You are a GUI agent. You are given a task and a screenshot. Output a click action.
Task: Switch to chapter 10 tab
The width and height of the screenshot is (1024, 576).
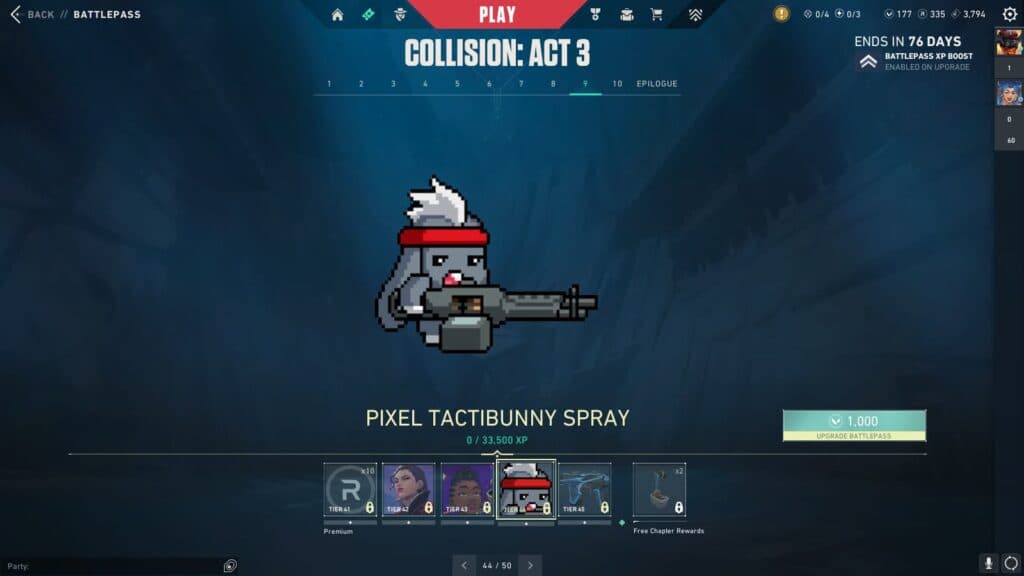click(x=617, y=84)
